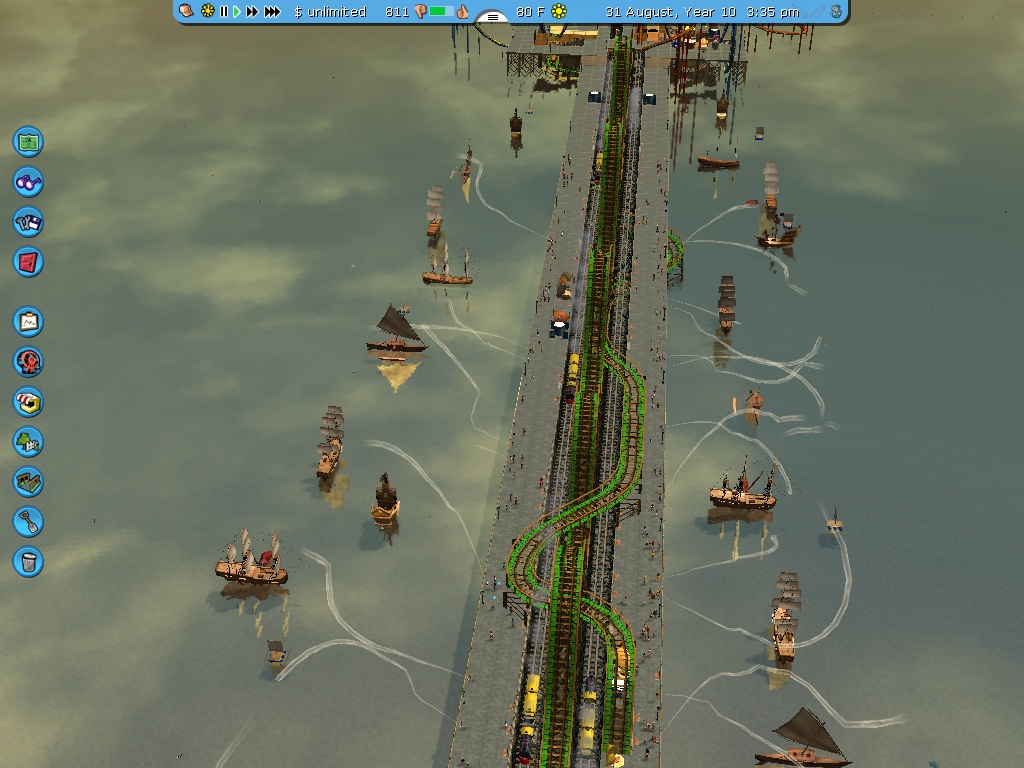1024x768 pixels.
Task: Set the game to normal play speed
Action: [237, 12]
